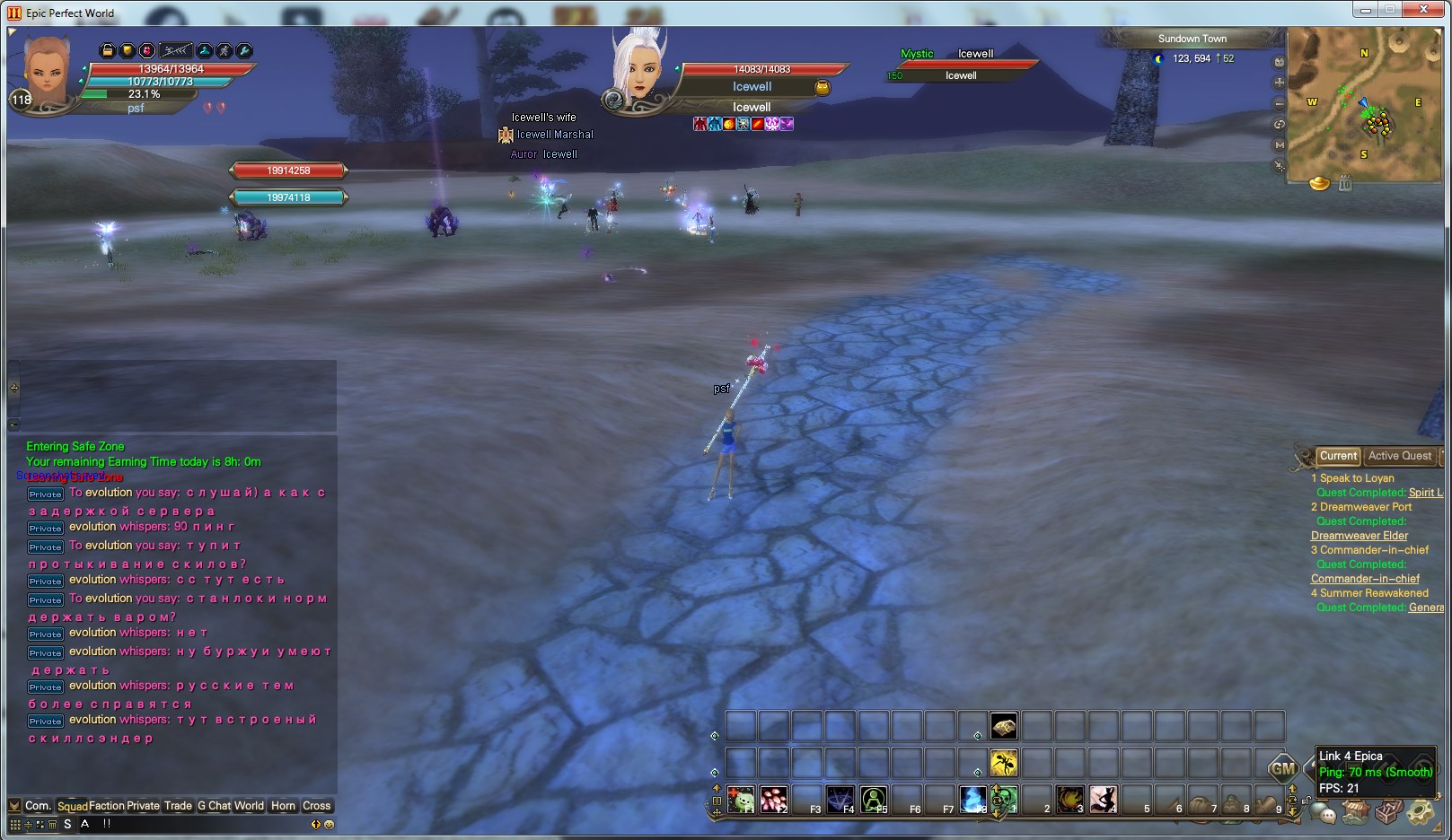
Task: Activate the yellow ant skill slot
Action: click(x=1004, y=764)
